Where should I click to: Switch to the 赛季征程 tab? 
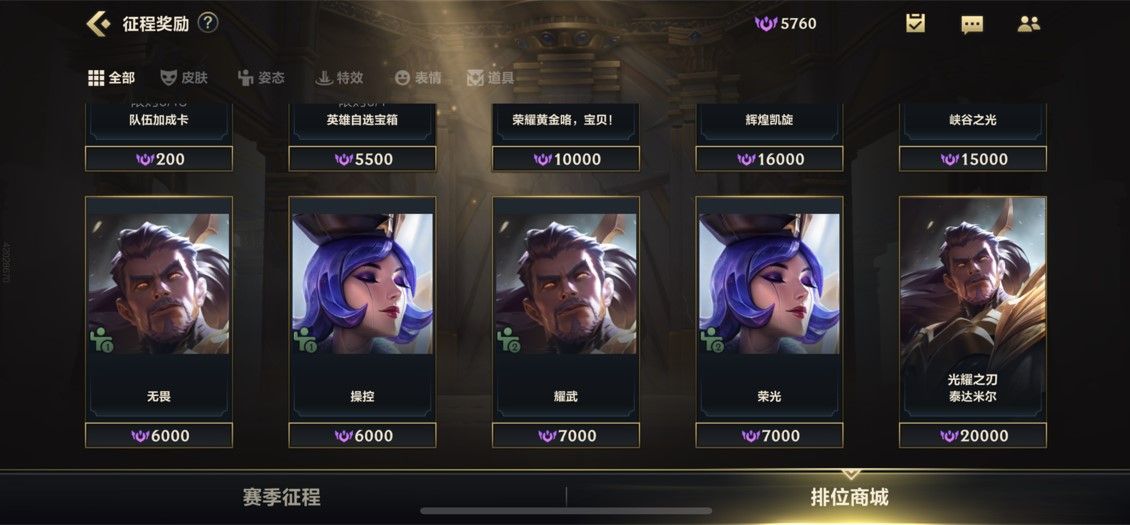[x=281, y=497]
